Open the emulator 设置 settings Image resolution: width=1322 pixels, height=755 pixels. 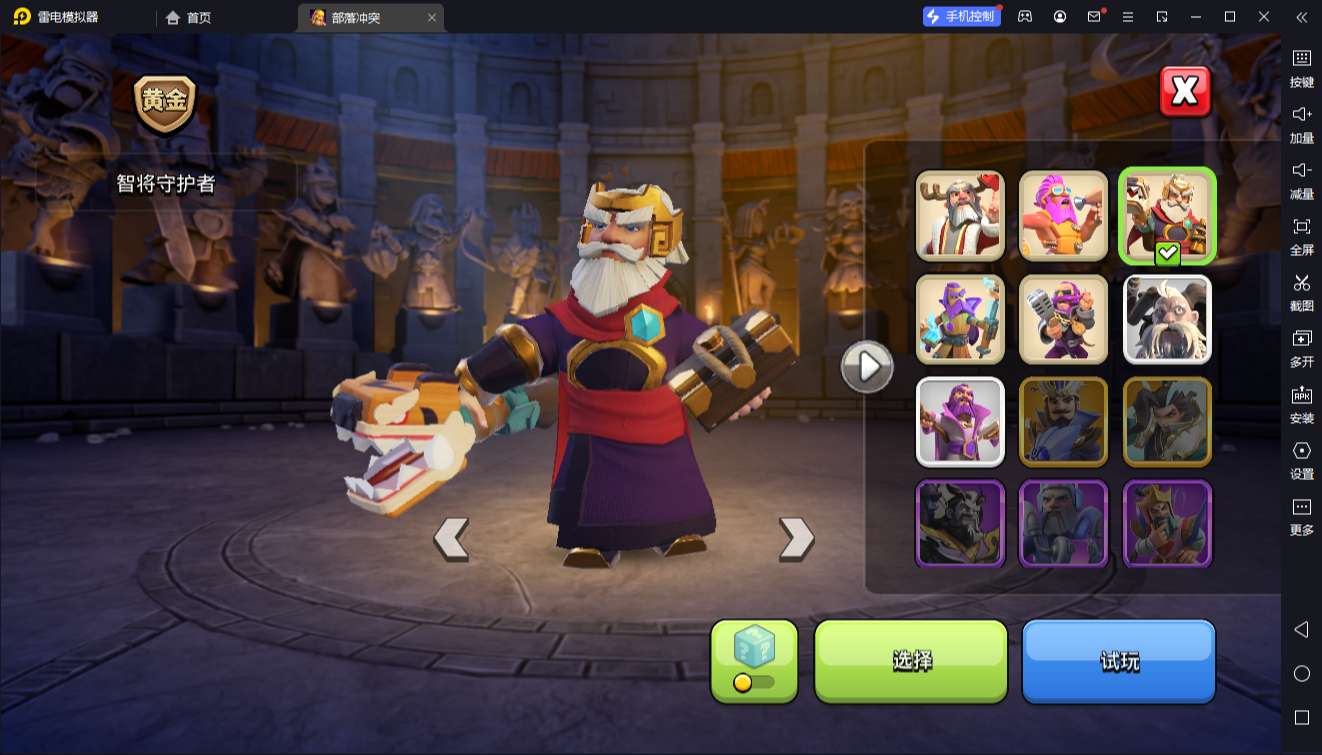tap(1301, 460)
